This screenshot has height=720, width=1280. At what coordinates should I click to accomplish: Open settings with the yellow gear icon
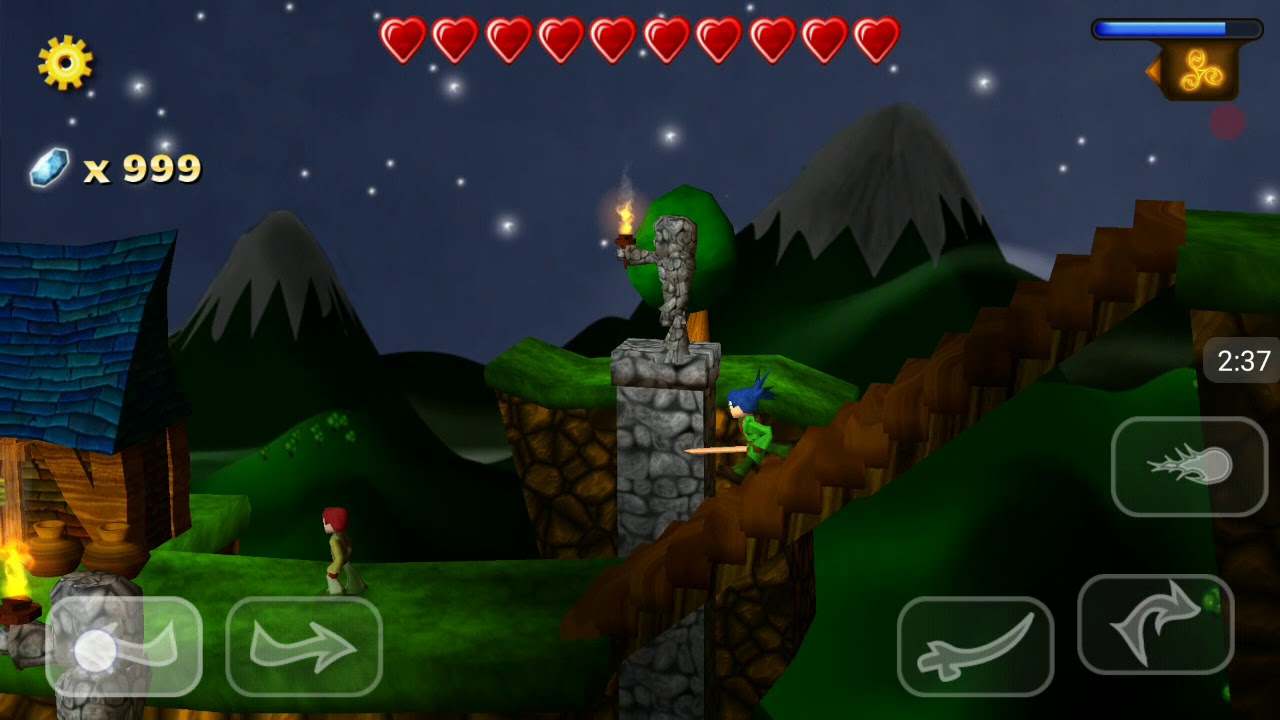tap(65, 62)
